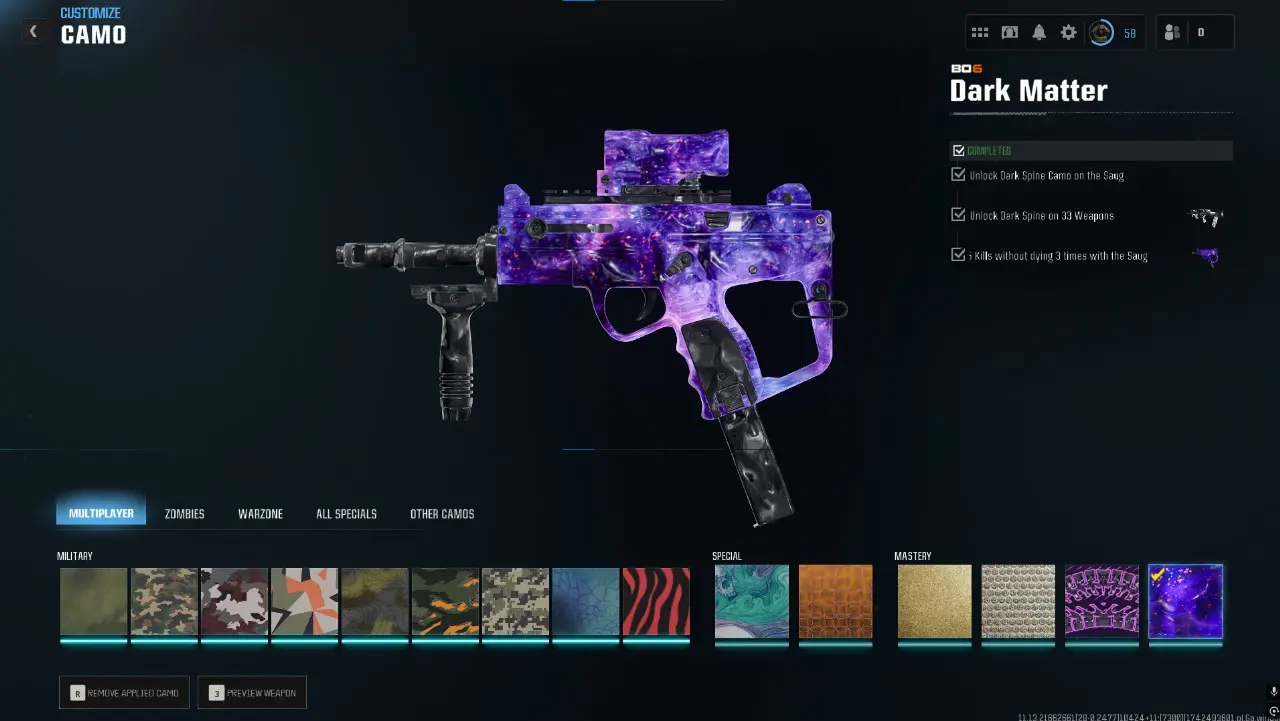Click PREVIEW WEAPON button
1280x721 pixels.
point(252,692)
